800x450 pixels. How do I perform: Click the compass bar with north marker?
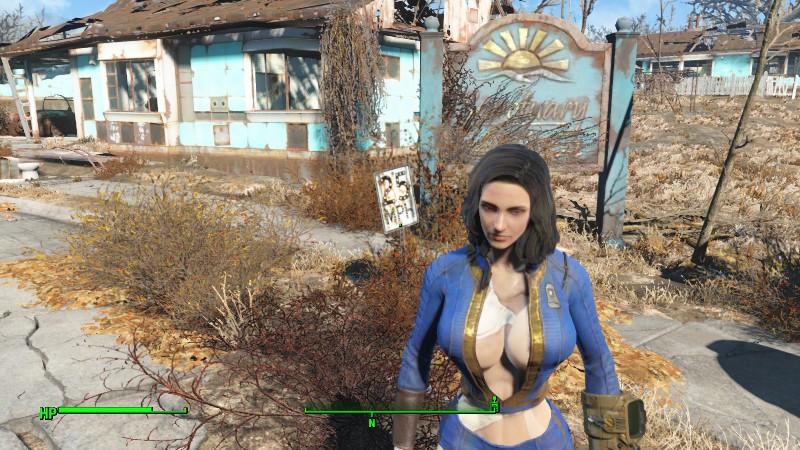400,411
